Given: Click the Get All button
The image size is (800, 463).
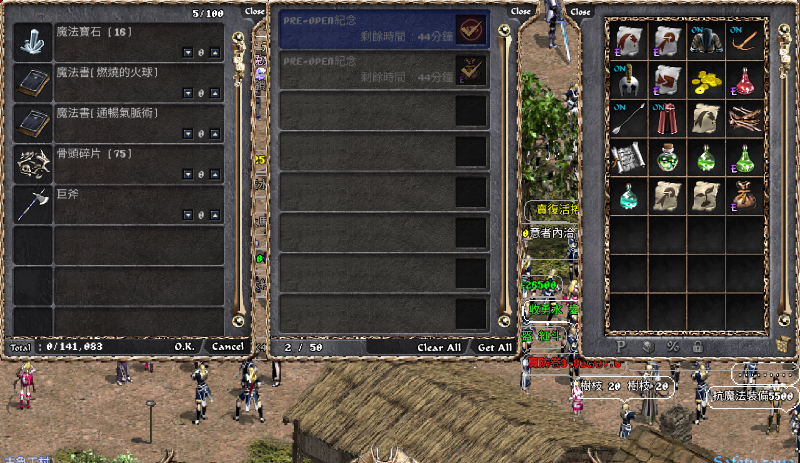Looking at the screenshot, I should (494, 347).
